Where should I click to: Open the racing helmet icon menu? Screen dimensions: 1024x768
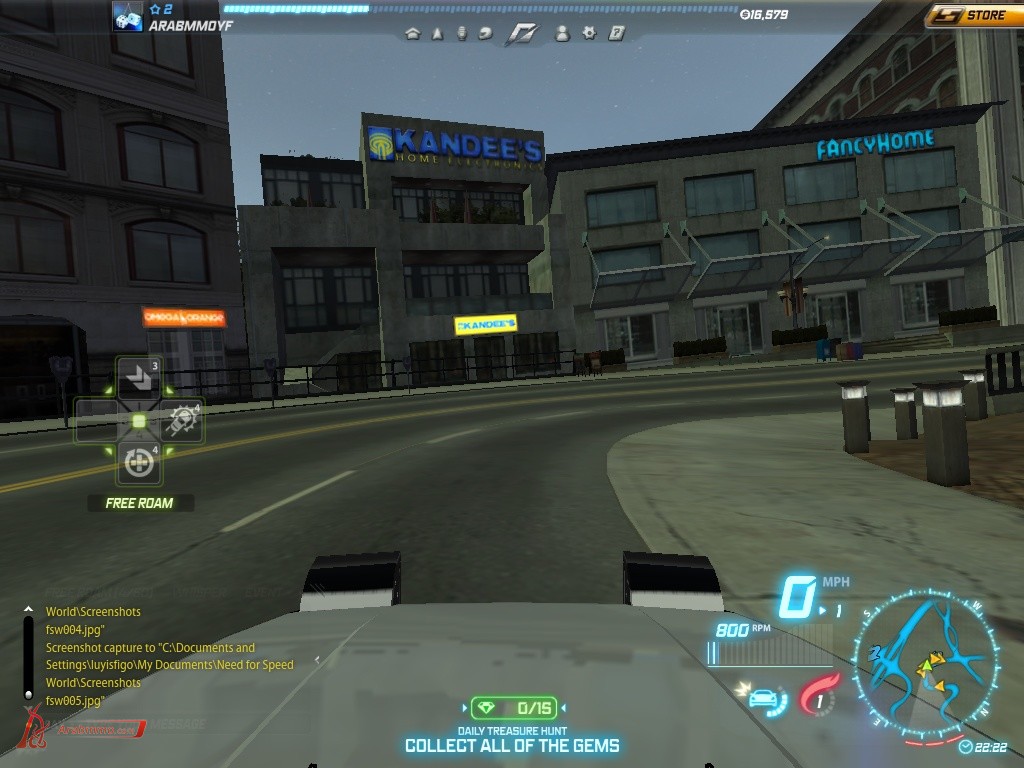point(485,33)
